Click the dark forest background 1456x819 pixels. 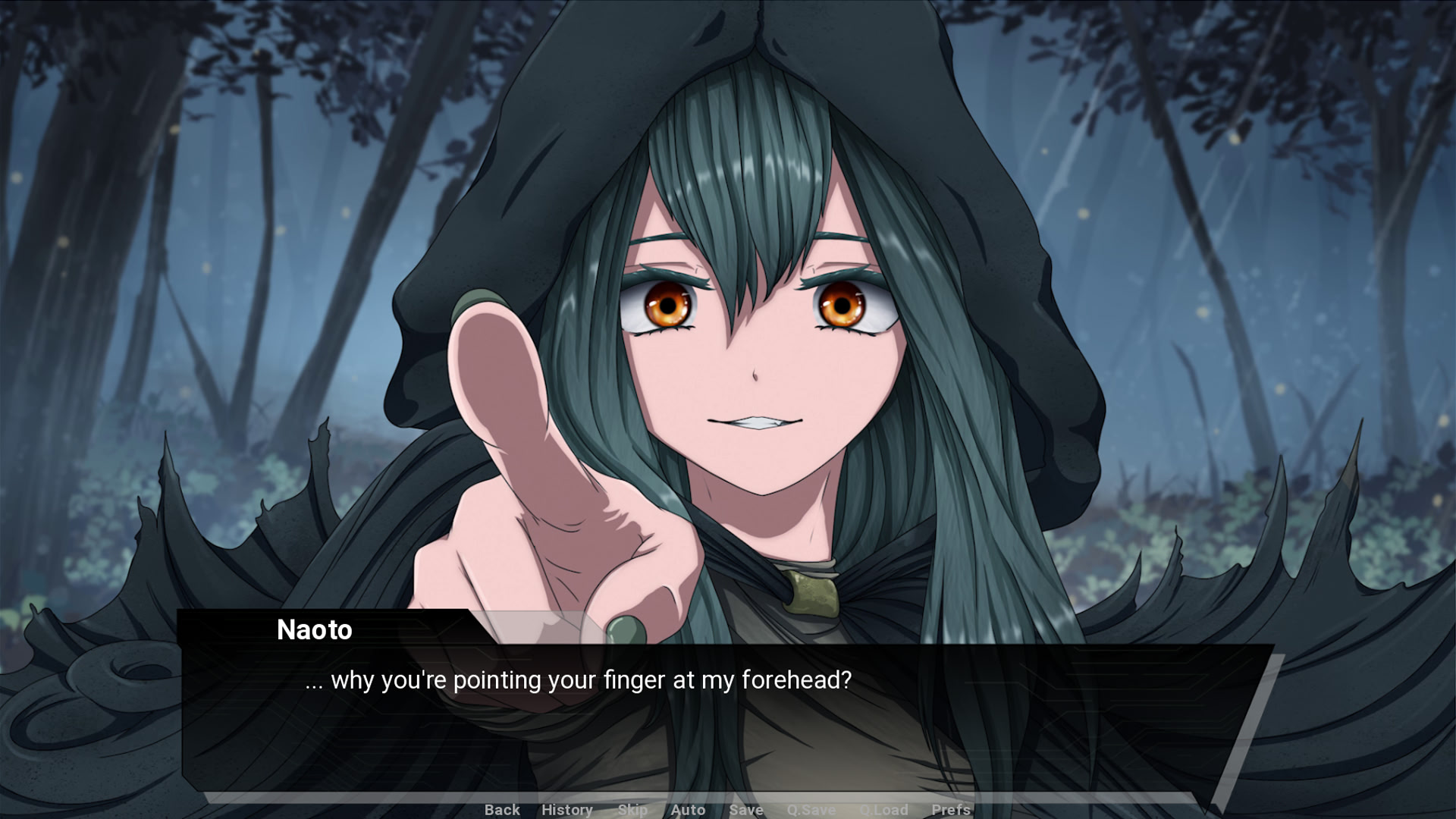(x=190, y=227)
